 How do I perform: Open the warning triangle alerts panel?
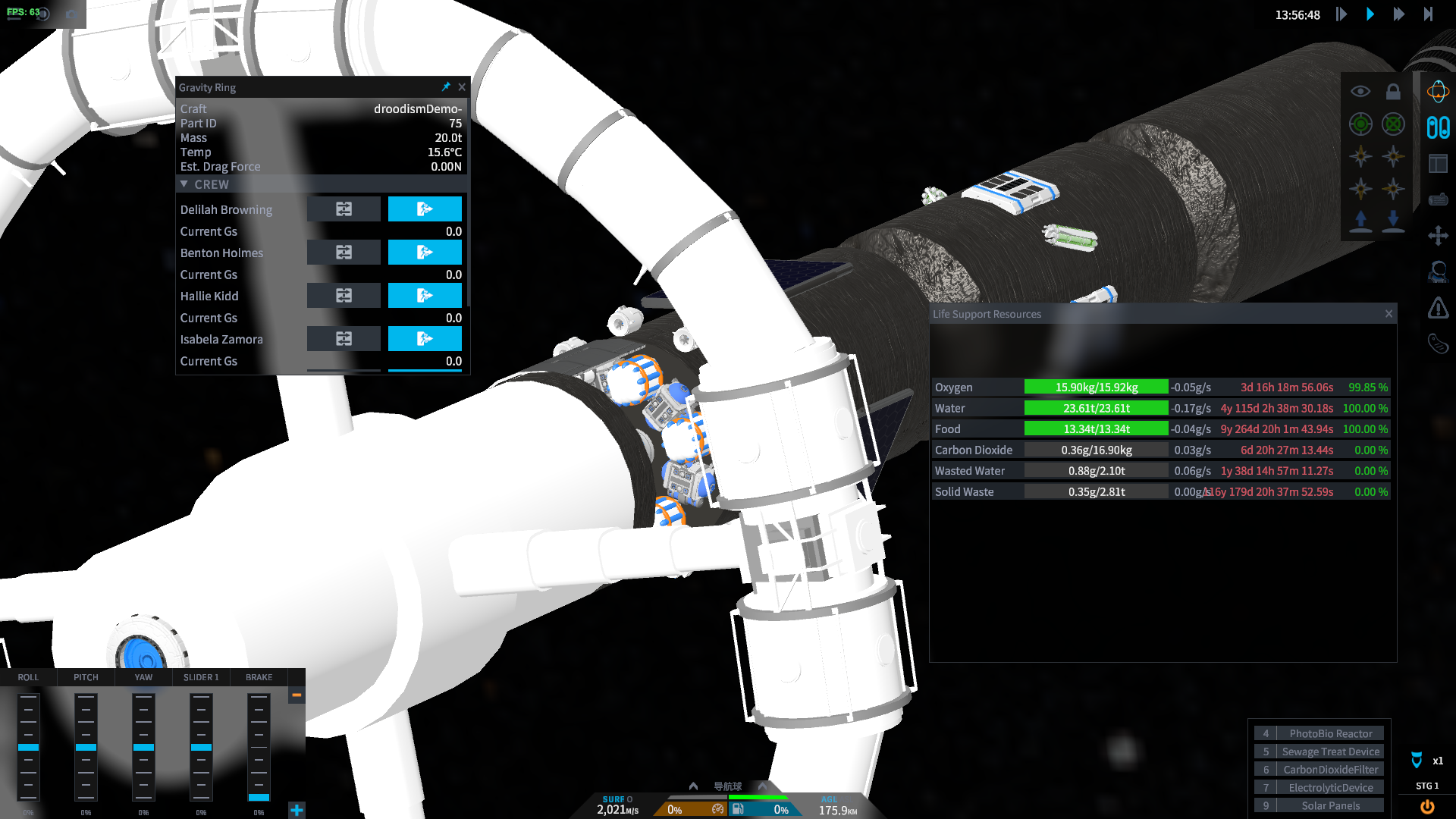(1438, 309)
